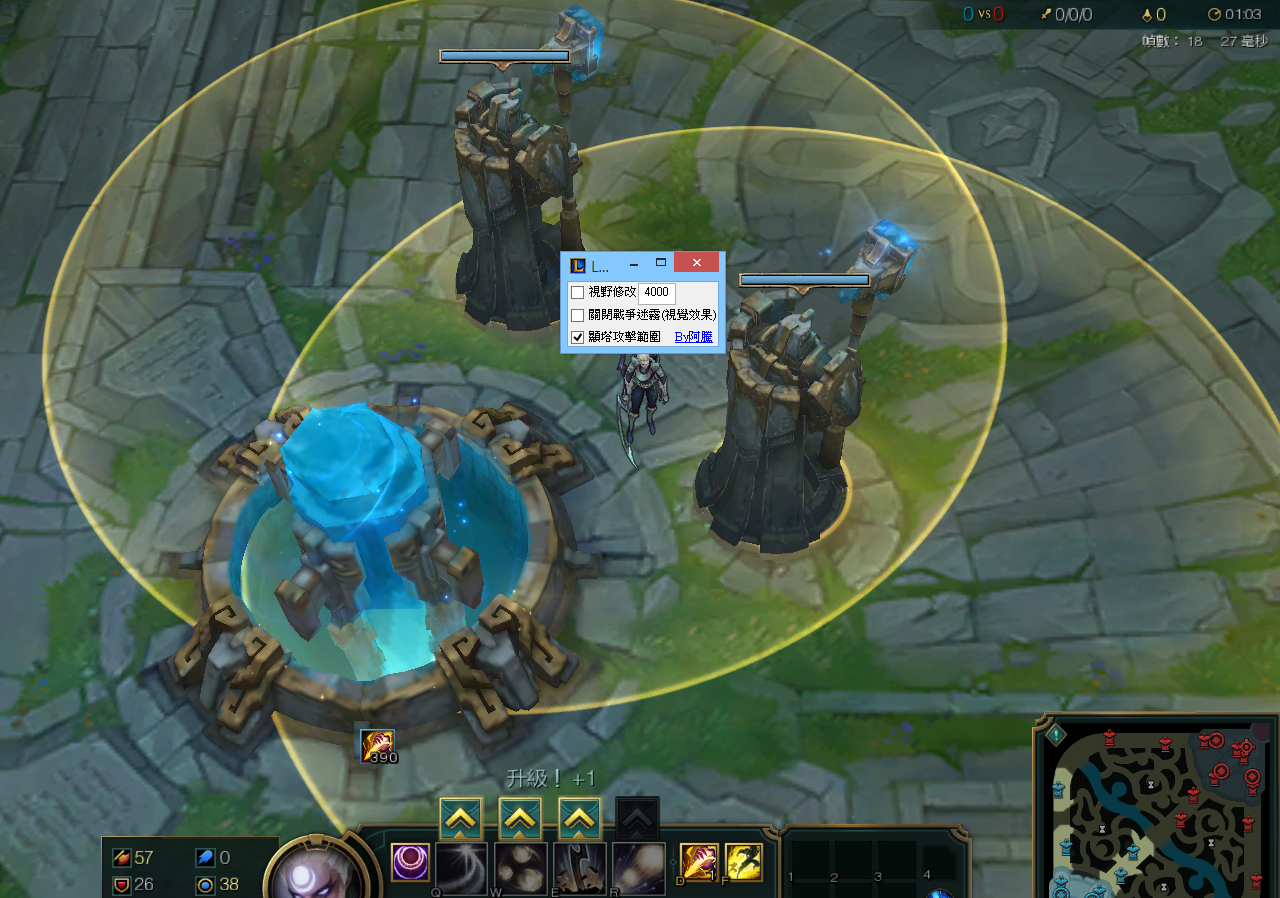Open the By阿朧 author link

(694, 338)
